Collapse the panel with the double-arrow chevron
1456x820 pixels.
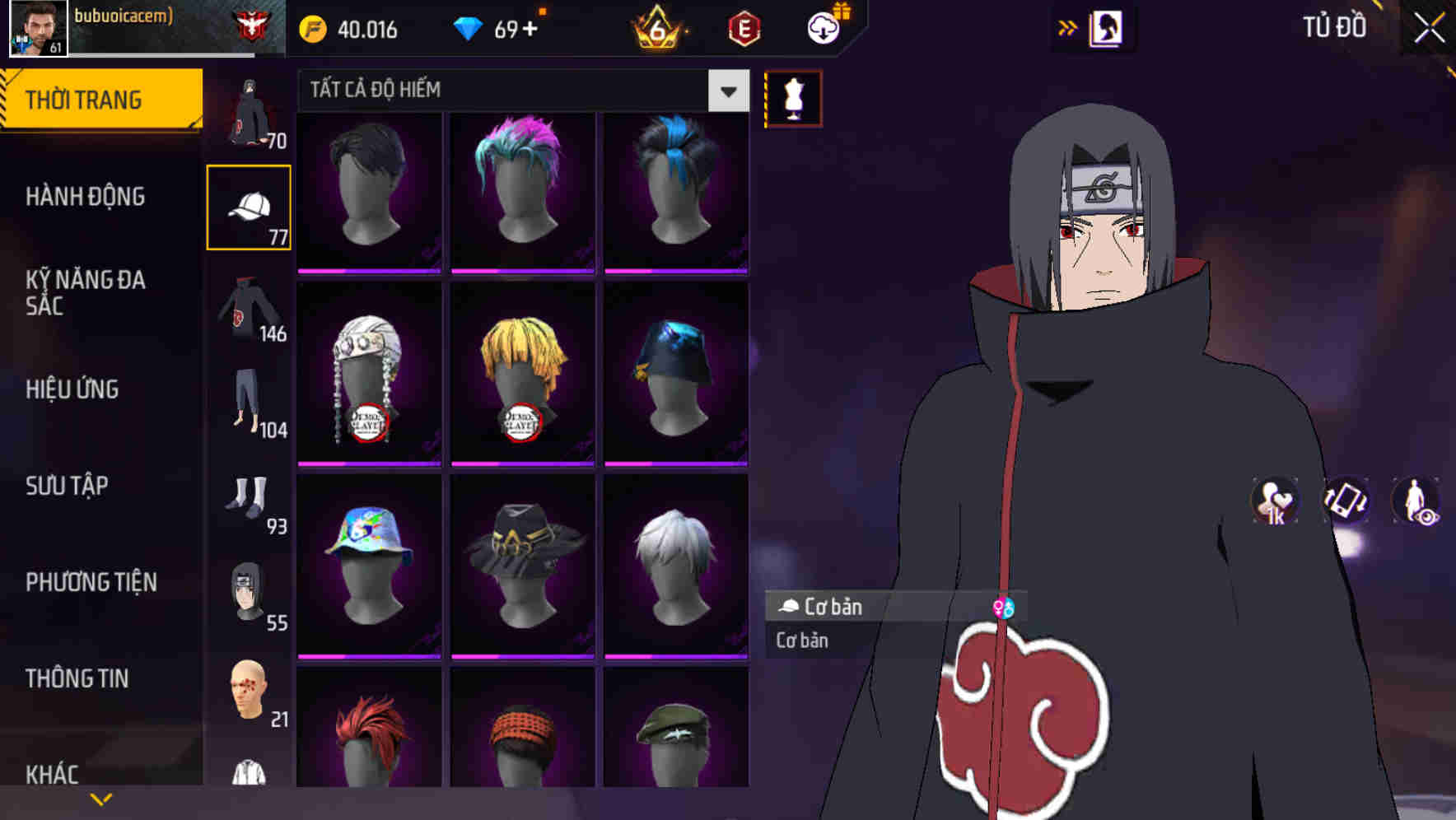coord(1068,27)
